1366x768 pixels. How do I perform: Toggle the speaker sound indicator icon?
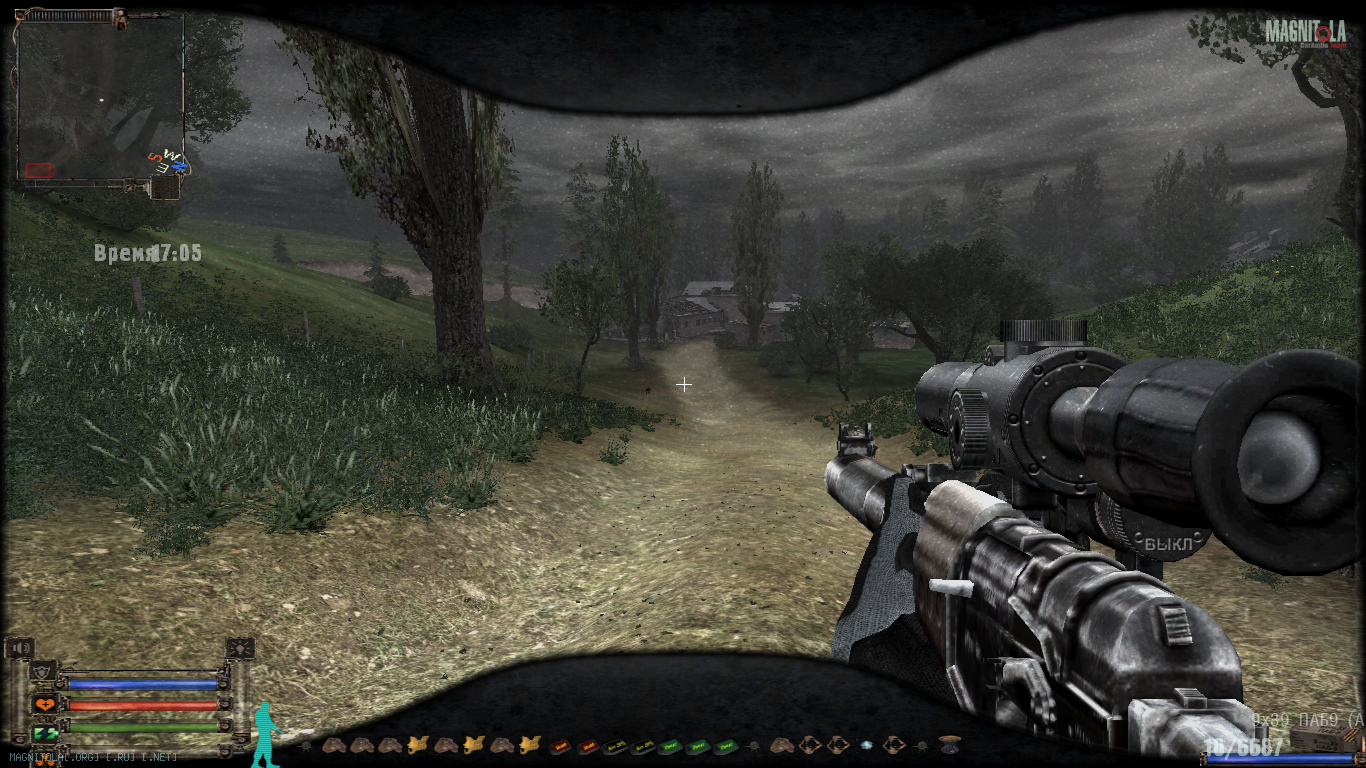coord(20,649)
